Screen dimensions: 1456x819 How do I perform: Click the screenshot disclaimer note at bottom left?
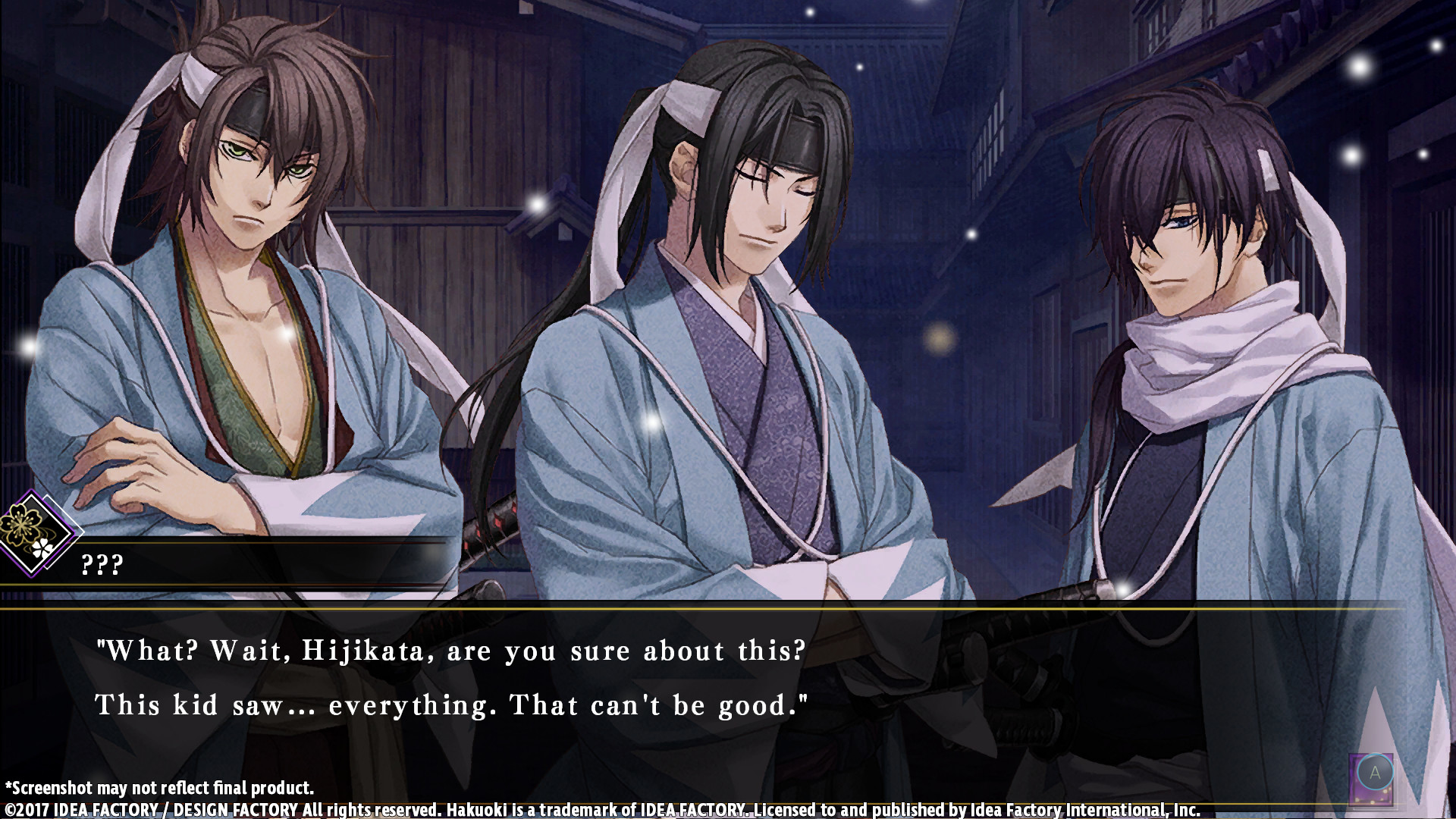point(159,789)
